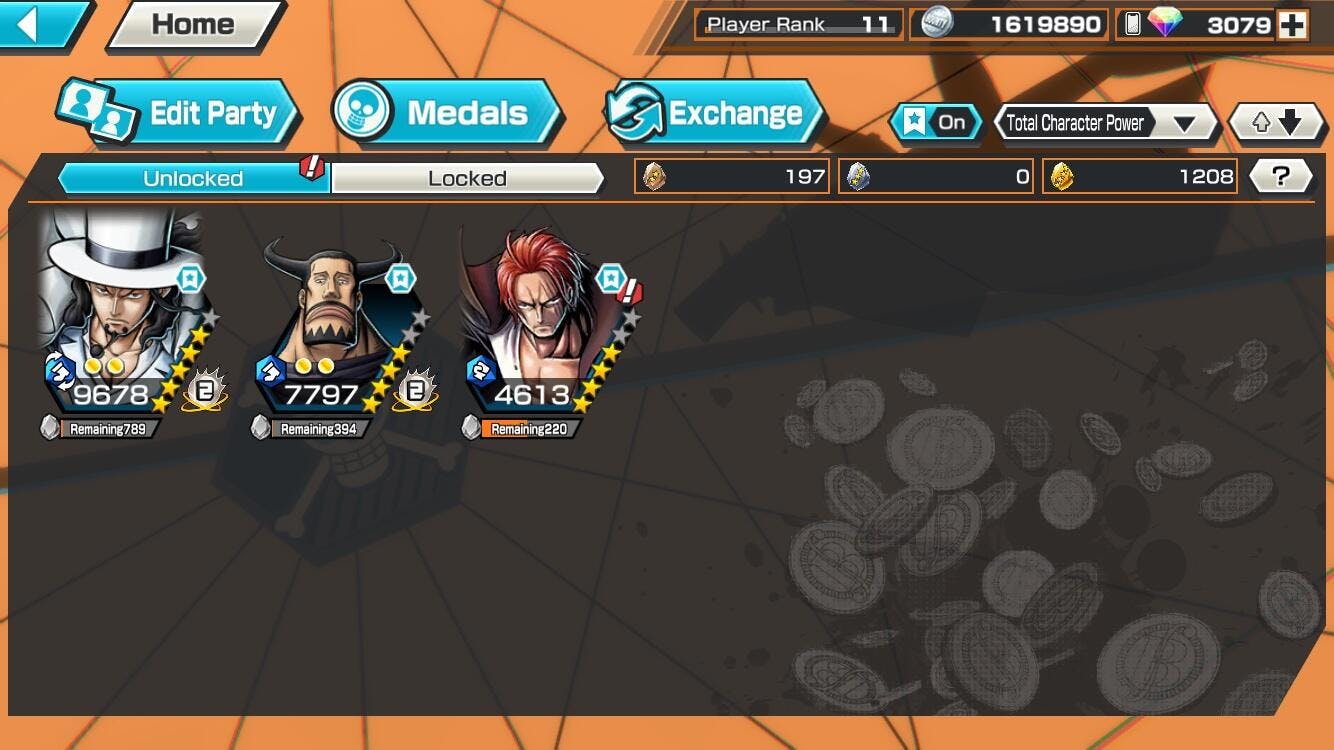Add rainbow diamonds with the plus button

[x=1292, y=25]
